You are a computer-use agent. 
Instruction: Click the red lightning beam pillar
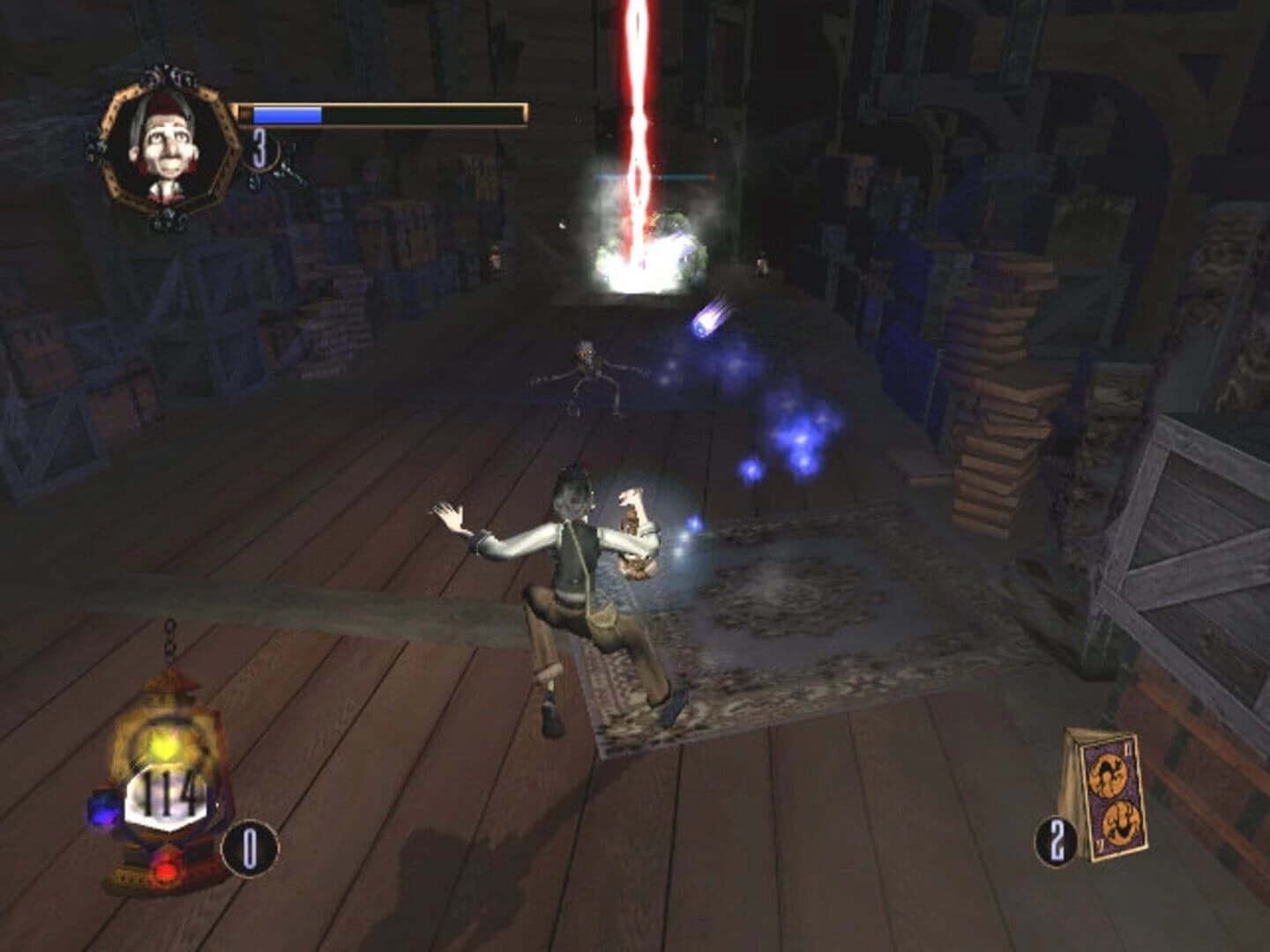637,88
